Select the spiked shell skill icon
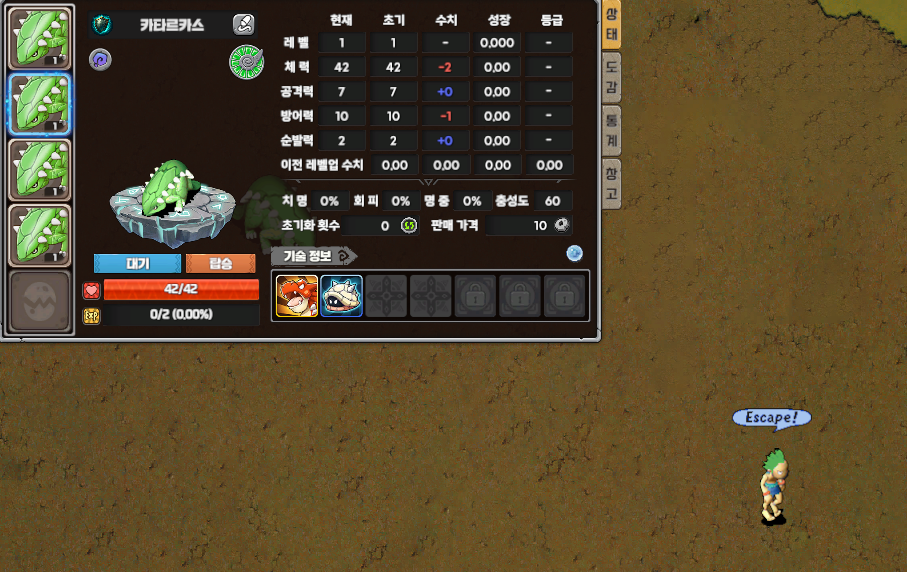The width and height of the screenshot is (907, 572). [341, 297]
